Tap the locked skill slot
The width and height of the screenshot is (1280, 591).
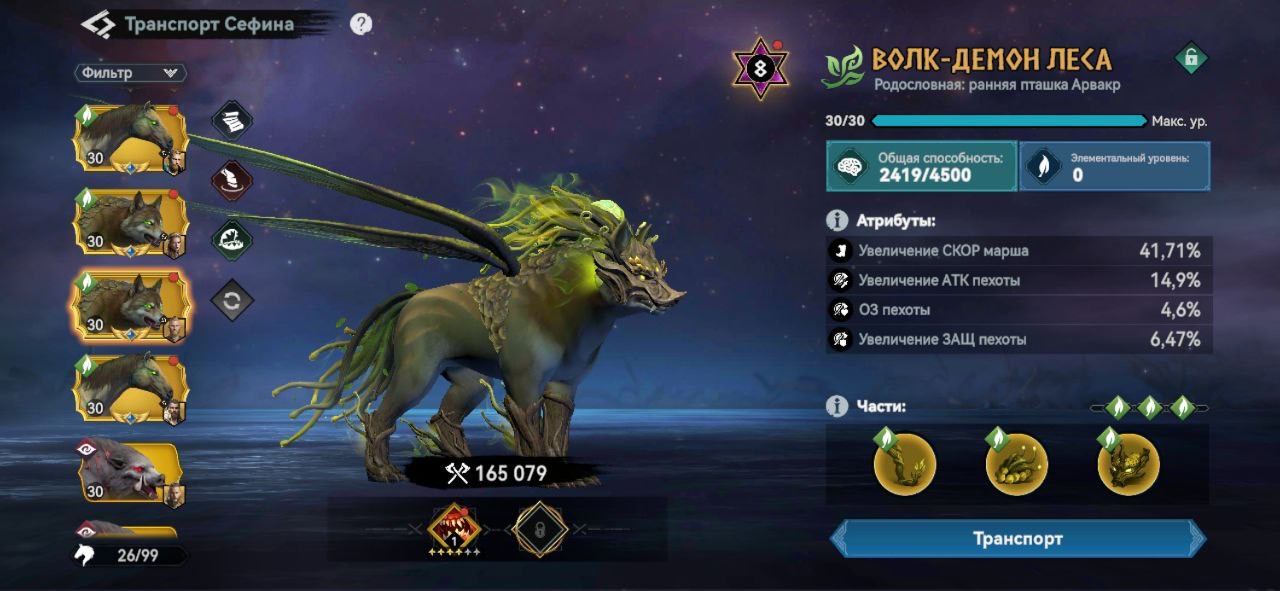pyautogui.click(x=540, y=528)
